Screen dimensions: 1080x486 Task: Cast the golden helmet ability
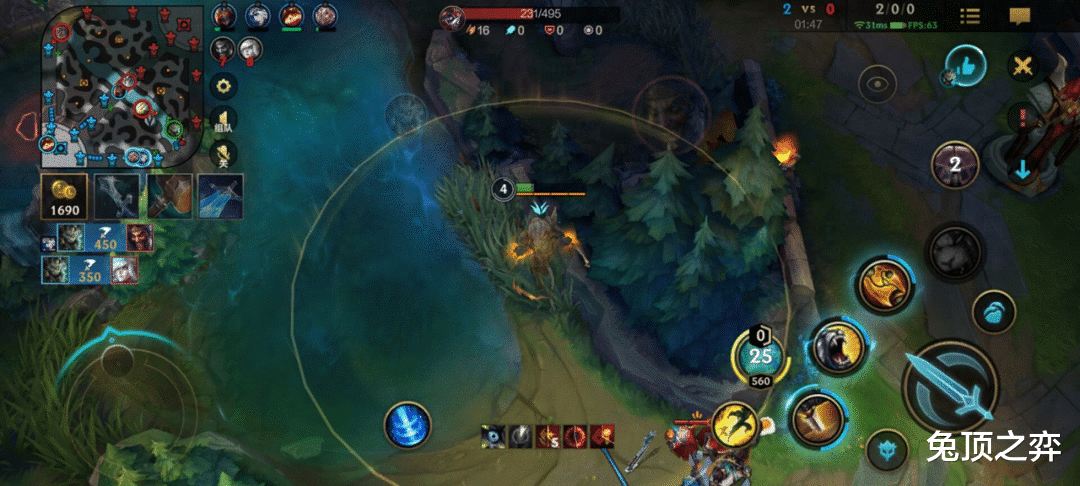[885, 284]
